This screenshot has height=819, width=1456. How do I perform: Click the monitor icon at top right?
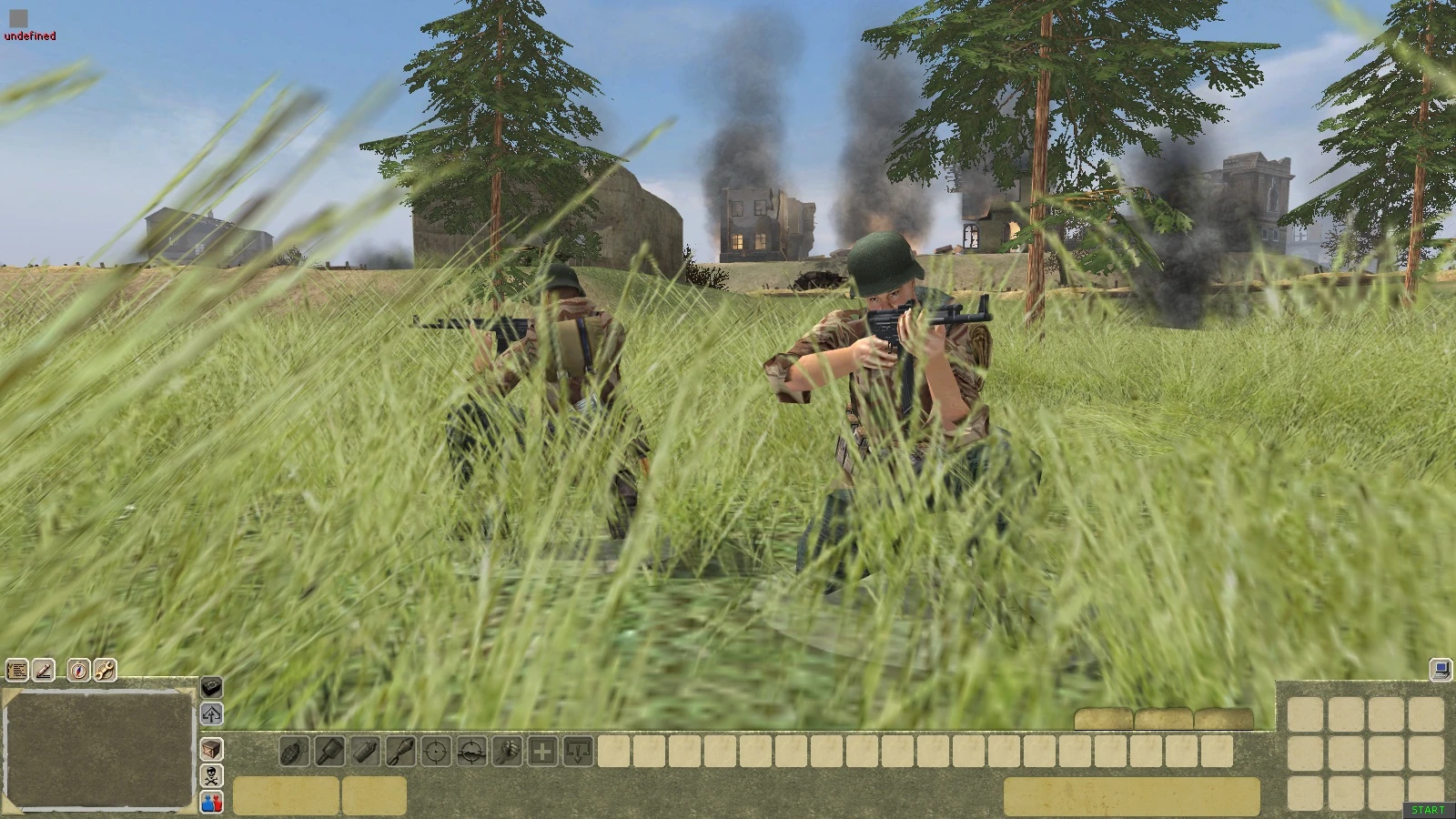point(1441,671)
